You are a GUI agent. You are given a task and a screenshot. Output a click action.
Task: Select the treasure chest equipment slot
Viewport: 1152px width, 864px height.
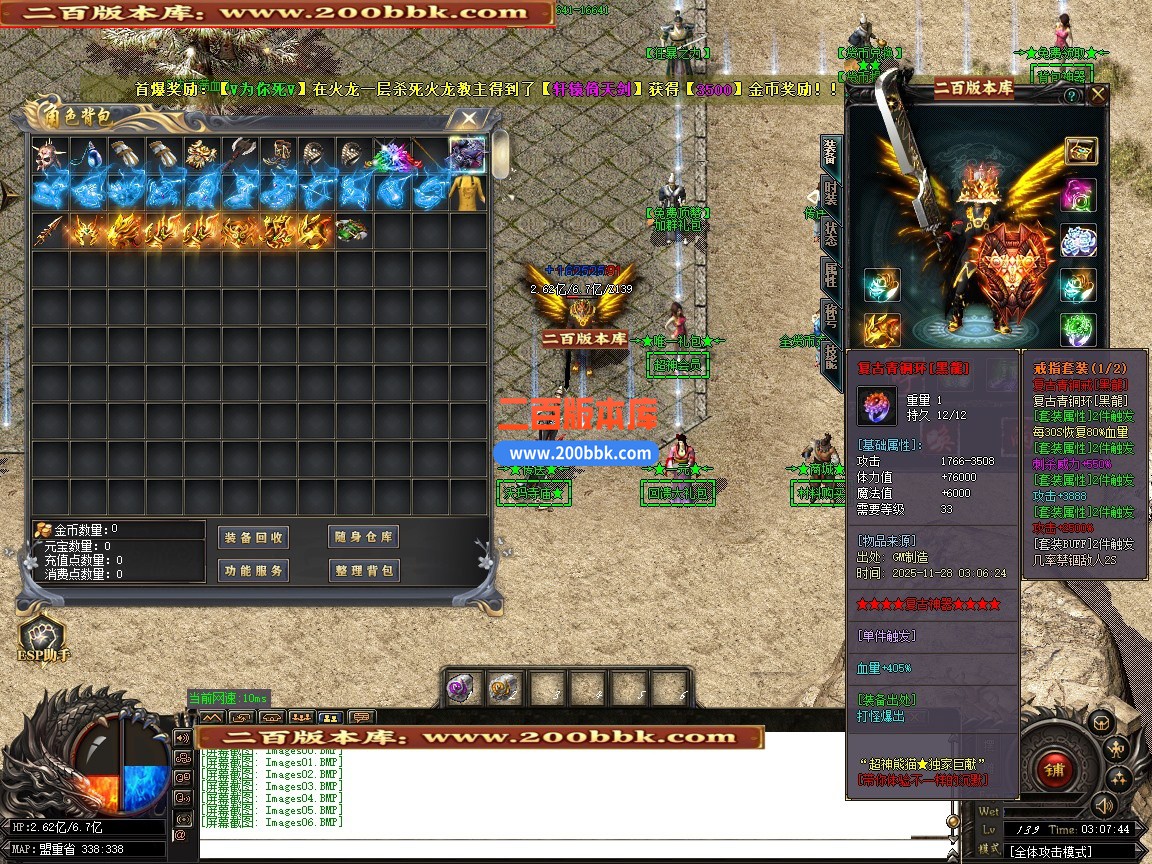[1080, 151]
